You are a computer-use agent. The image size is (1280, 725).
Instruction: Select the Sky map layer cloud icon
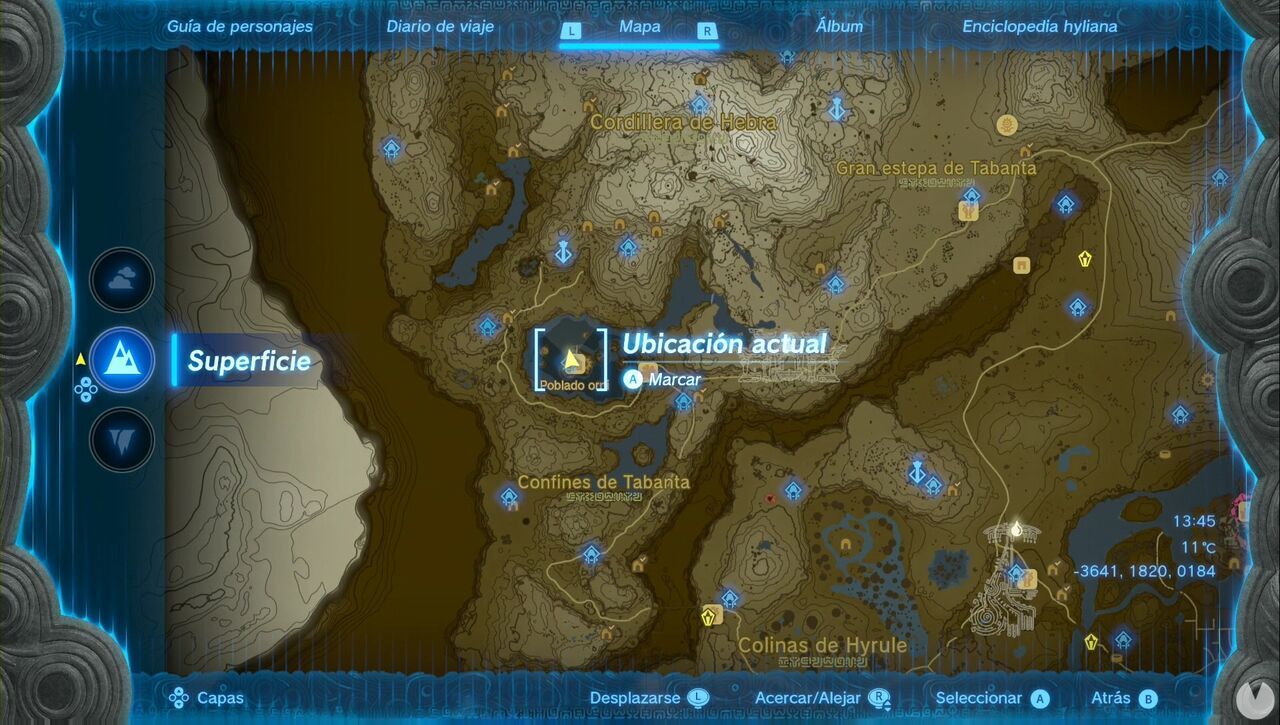[120, 280]
